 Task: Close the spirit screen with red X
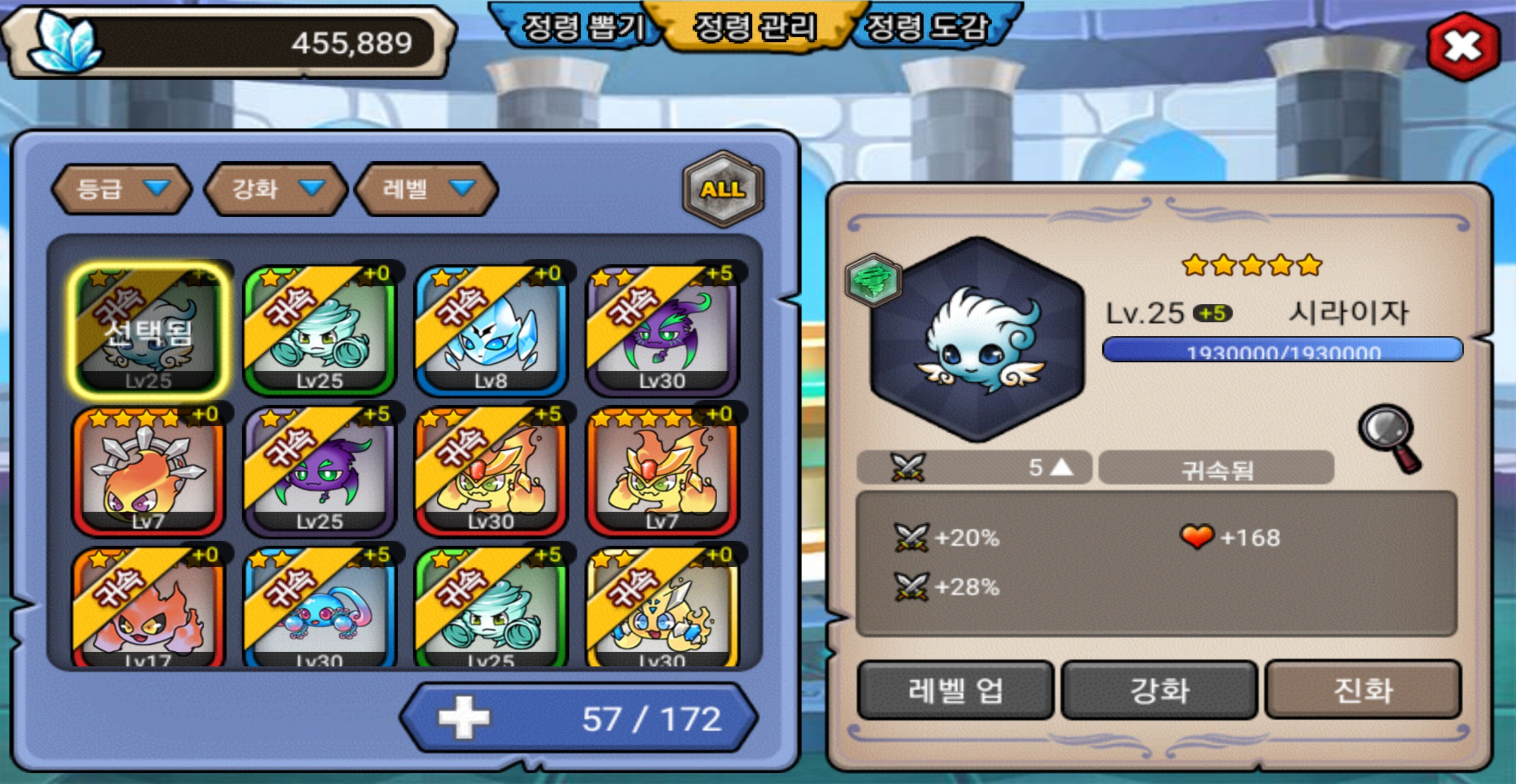(x=1462, y=46)
